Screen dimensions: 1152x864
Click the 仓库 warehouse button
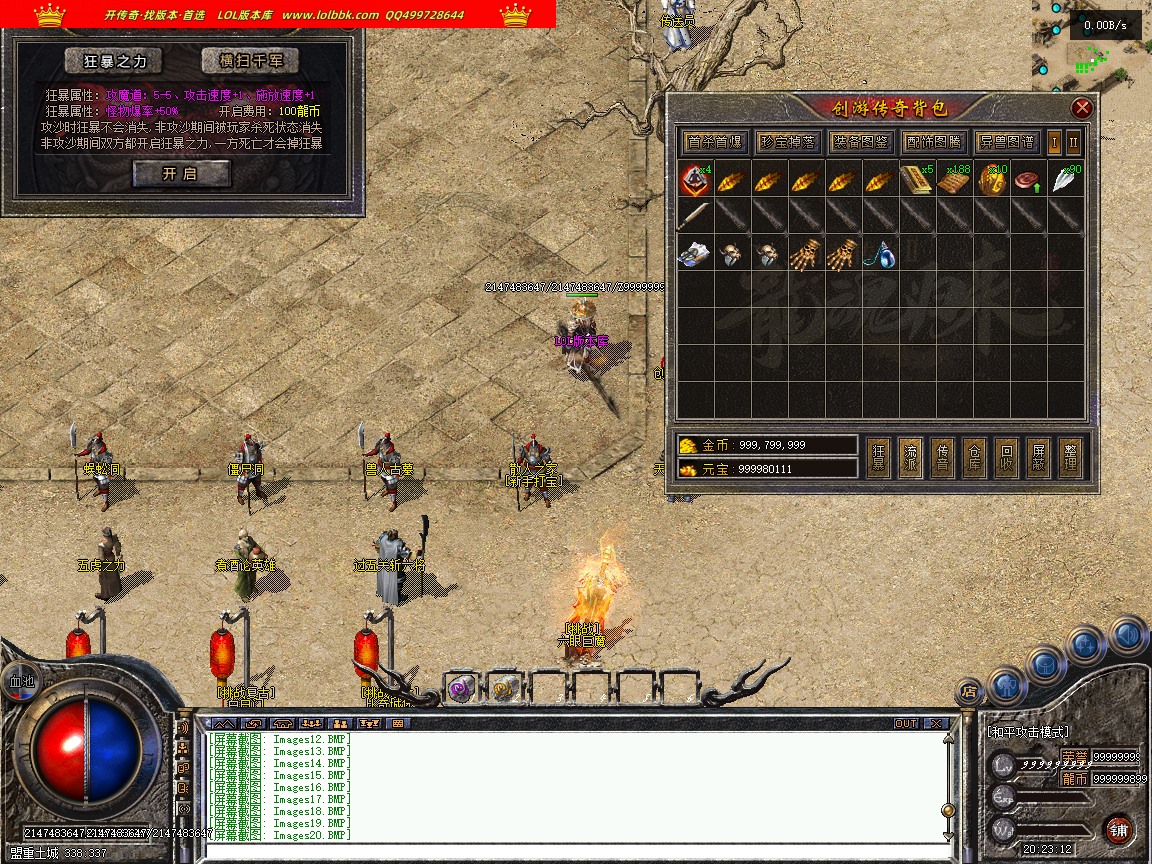pyautogui.click(x=974, y=458)
